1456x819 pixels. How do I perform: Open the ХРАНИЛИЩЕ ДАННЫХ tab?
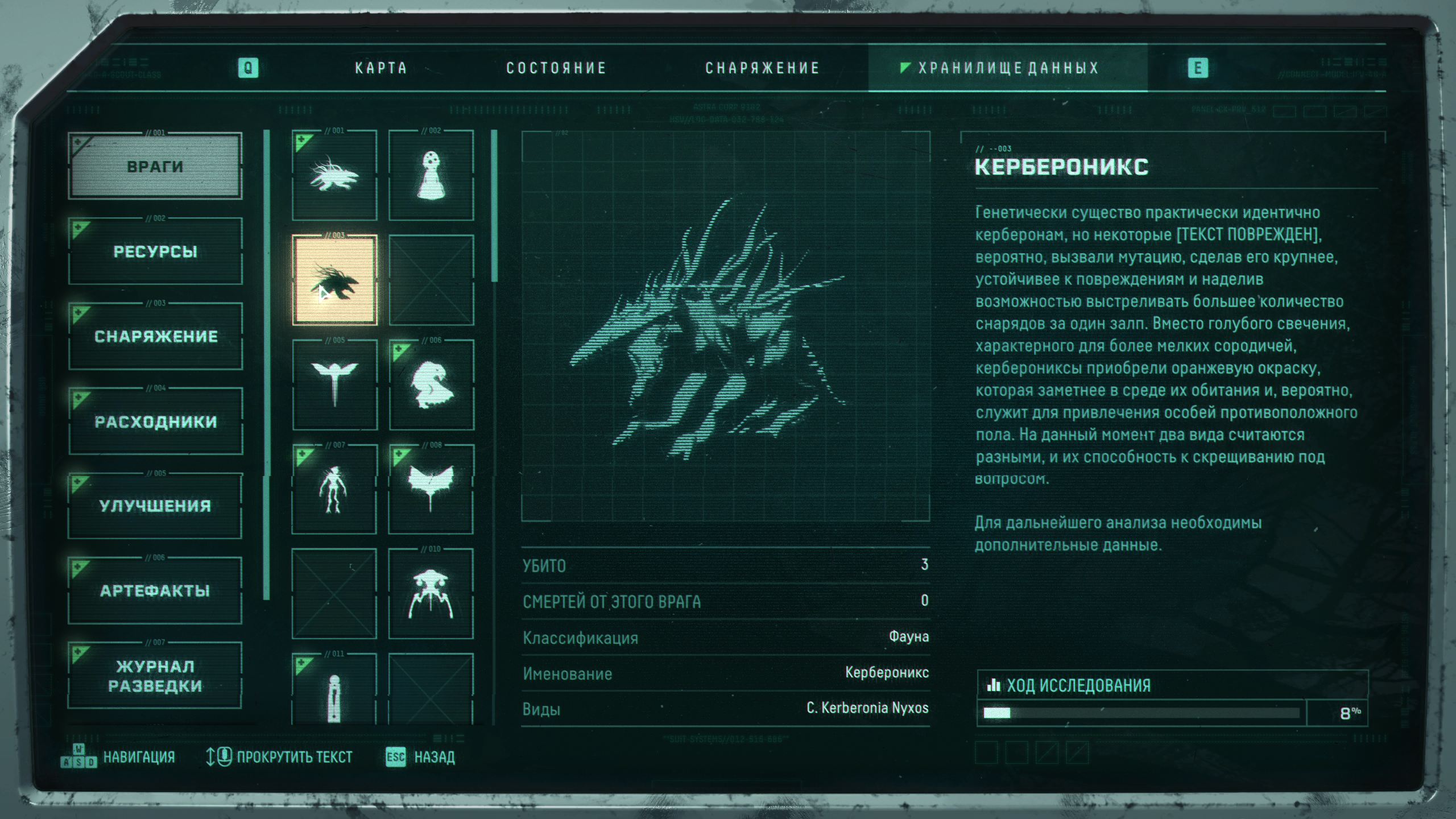tap(1008, 68)
